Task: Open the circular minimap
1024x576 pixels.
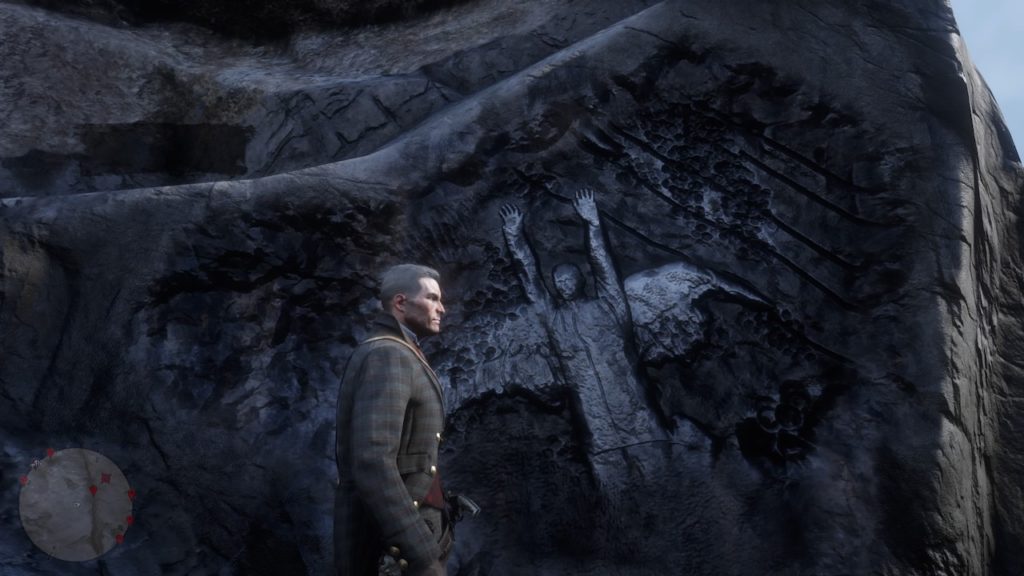Action: [76, 503]
